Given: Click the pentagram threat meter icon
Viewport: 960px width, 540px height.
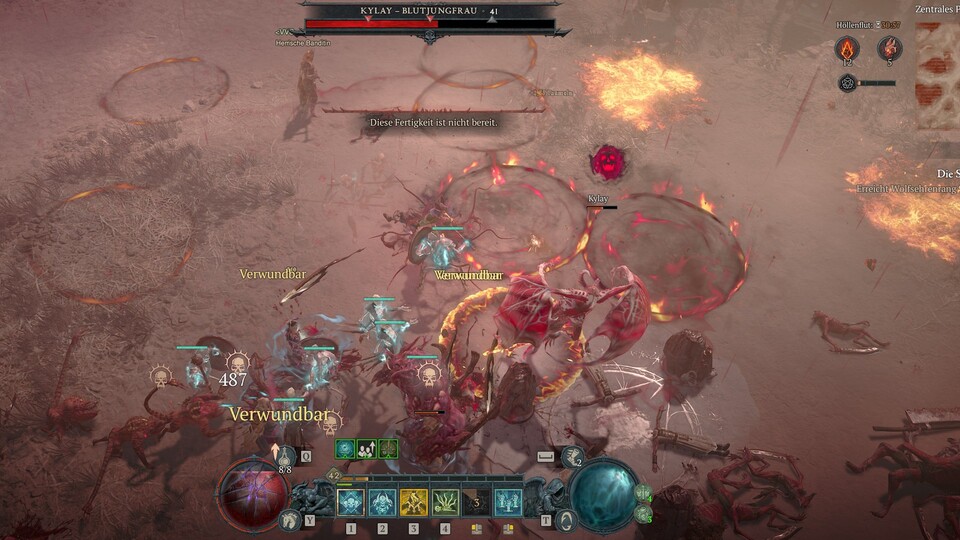Looking at the screenshot, I should [x=848, y=83].
